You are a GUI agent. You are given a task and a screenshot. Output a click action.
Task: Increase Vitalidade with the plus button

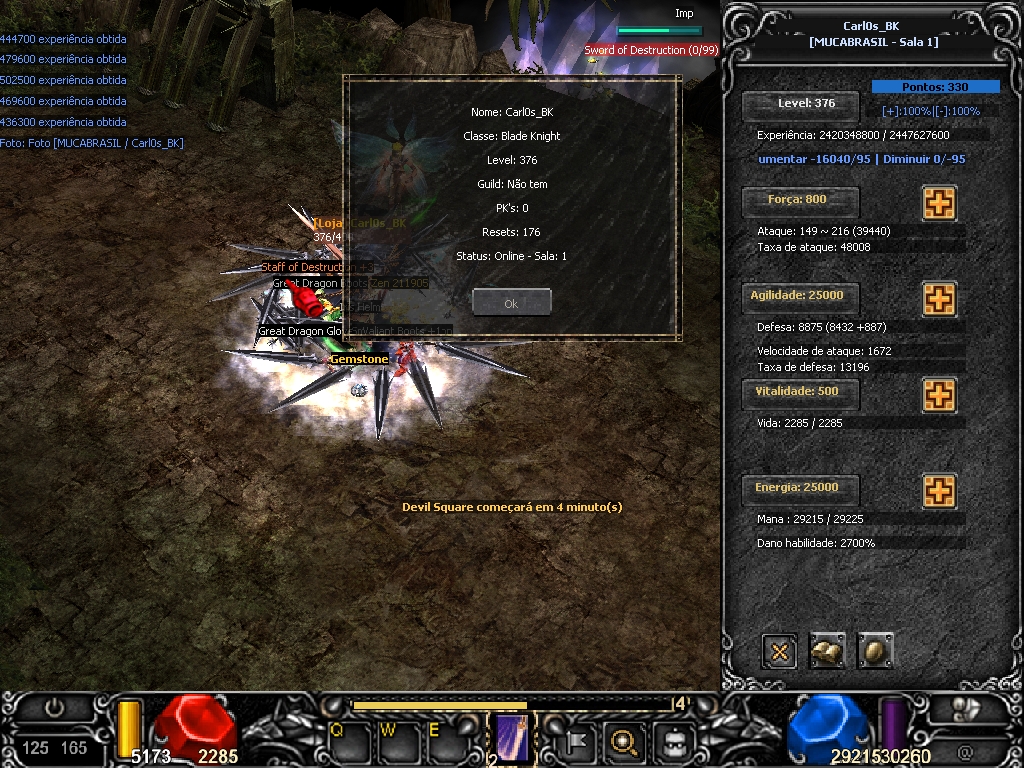pos(938,395)
